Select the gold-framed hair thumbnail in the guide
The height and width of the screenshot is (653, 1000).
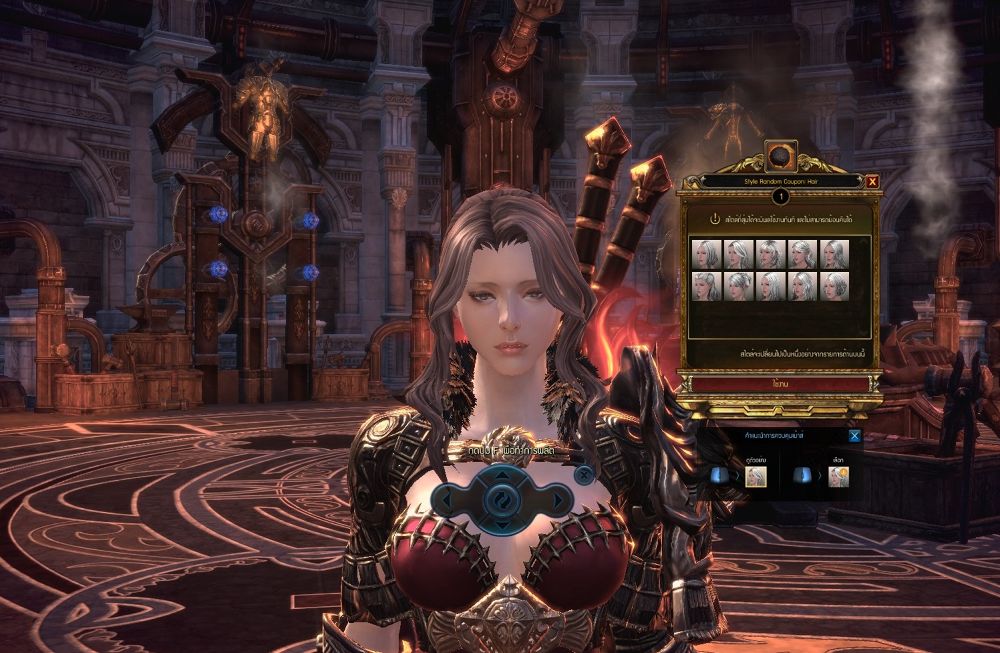[756, 476]
